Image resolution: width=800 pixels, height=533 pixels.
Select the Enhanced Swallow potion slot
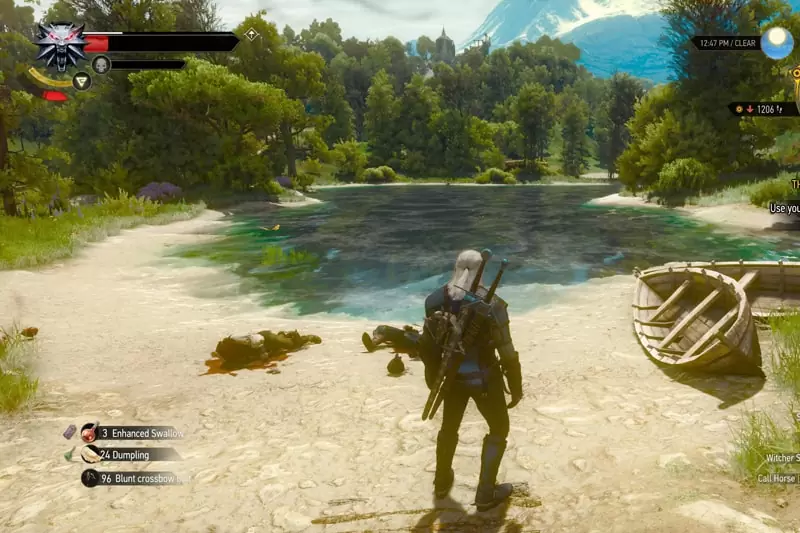pos(90,433)
